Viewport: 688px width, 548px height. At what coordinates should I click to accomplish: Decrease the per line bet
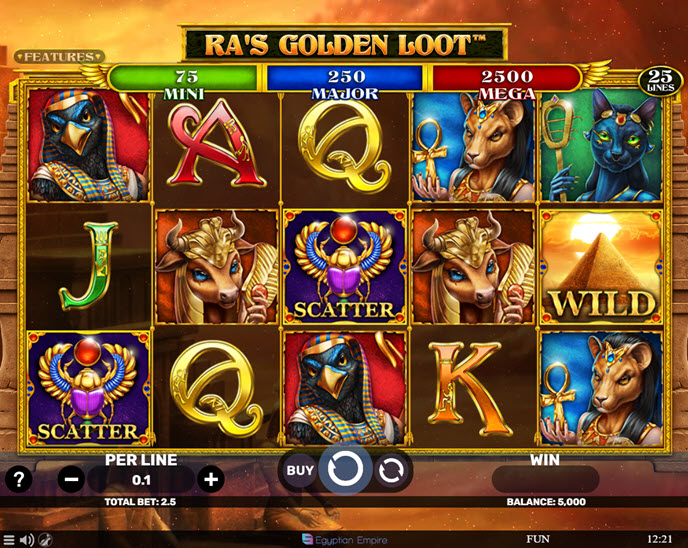click(73, 479)
